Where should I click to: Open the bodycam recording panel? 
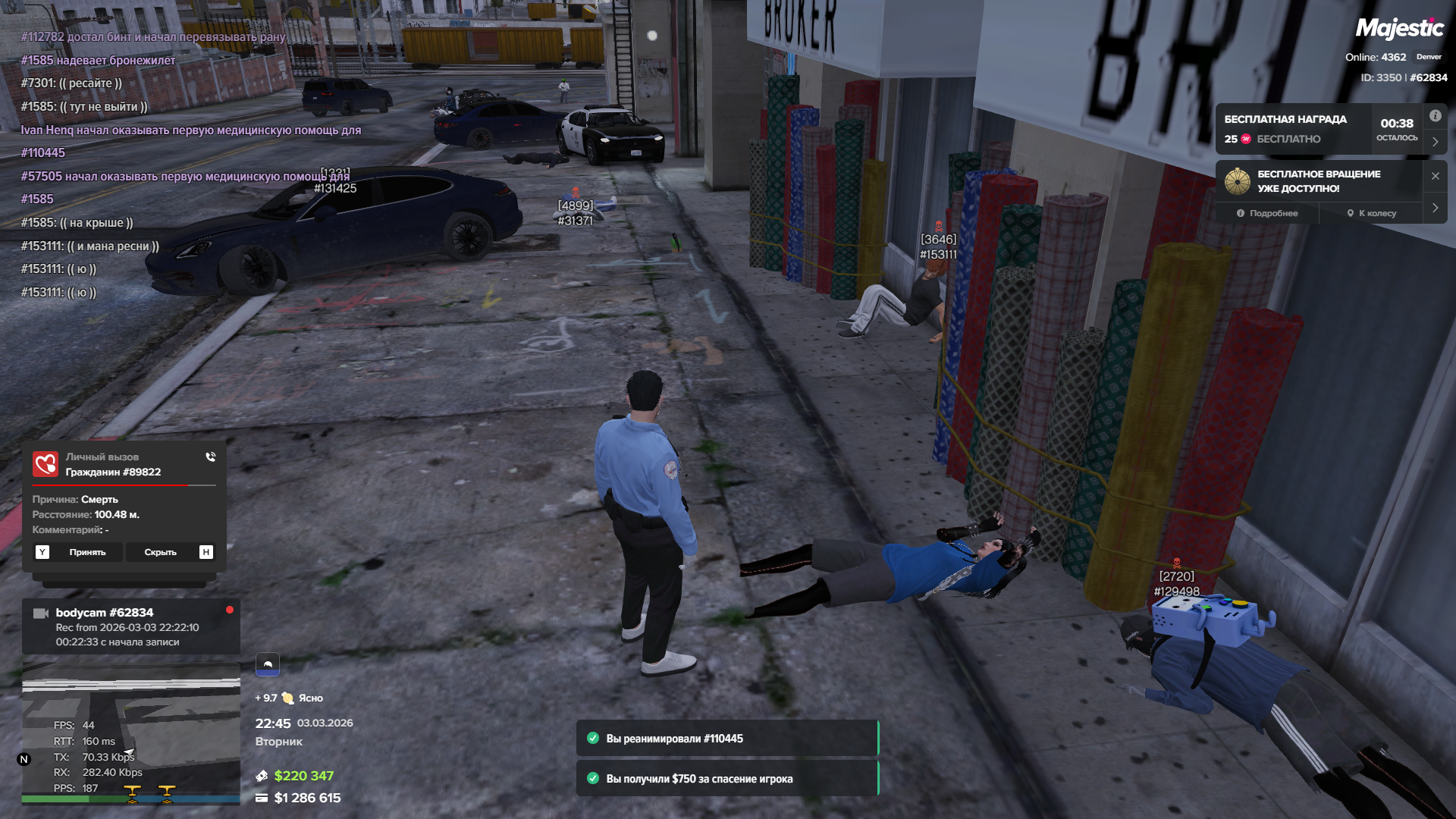pos(130,626)
